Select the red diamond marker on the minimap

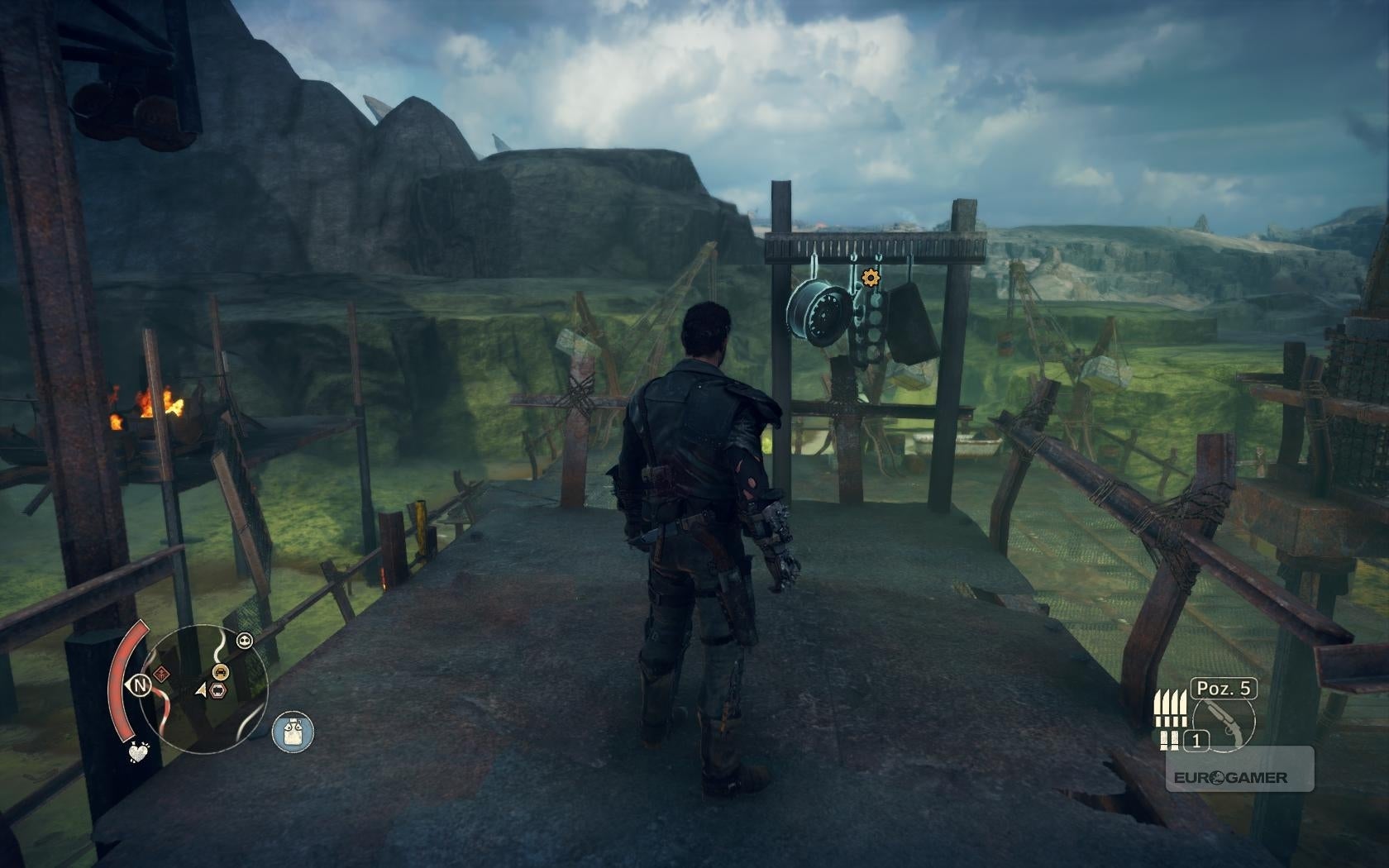point(162,674)
